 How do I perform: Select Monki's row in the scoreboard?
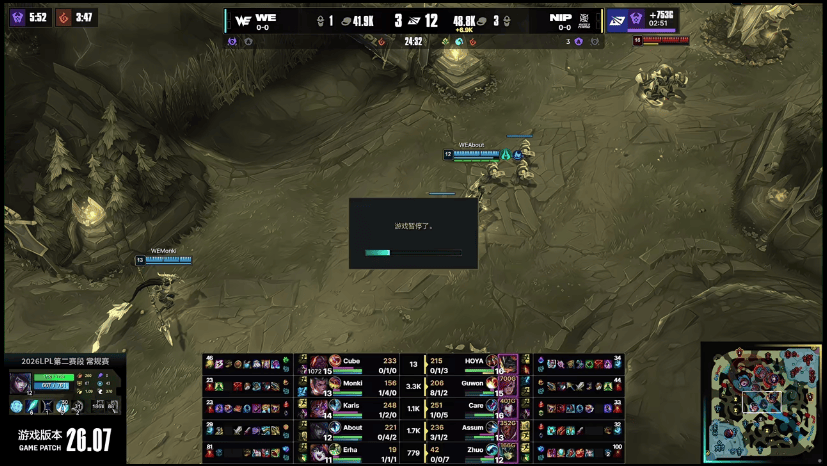coord(363,385)
